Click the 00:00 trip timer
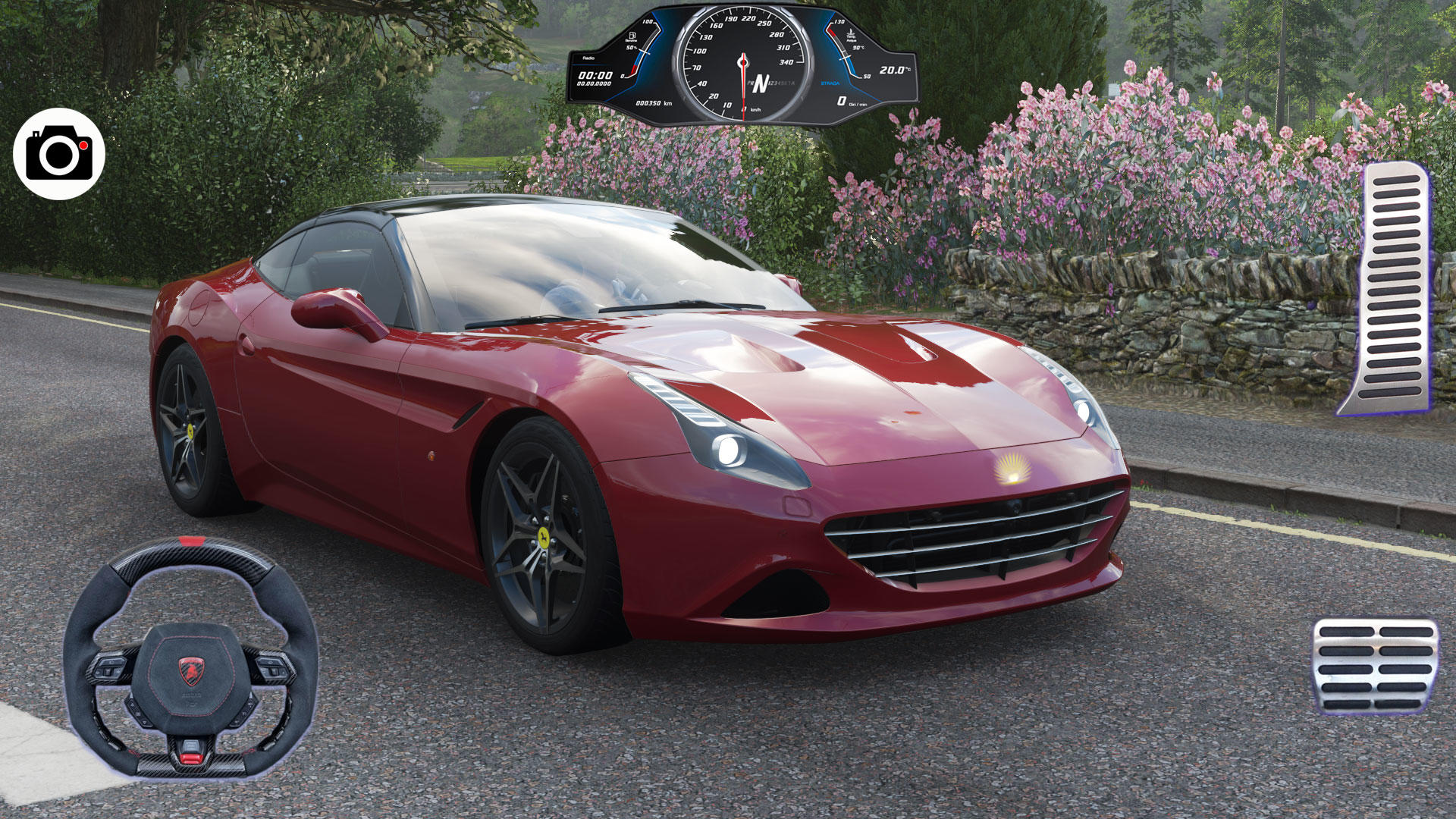Image resolution: width=1456 pixels, height=819 pixels. 596,75
